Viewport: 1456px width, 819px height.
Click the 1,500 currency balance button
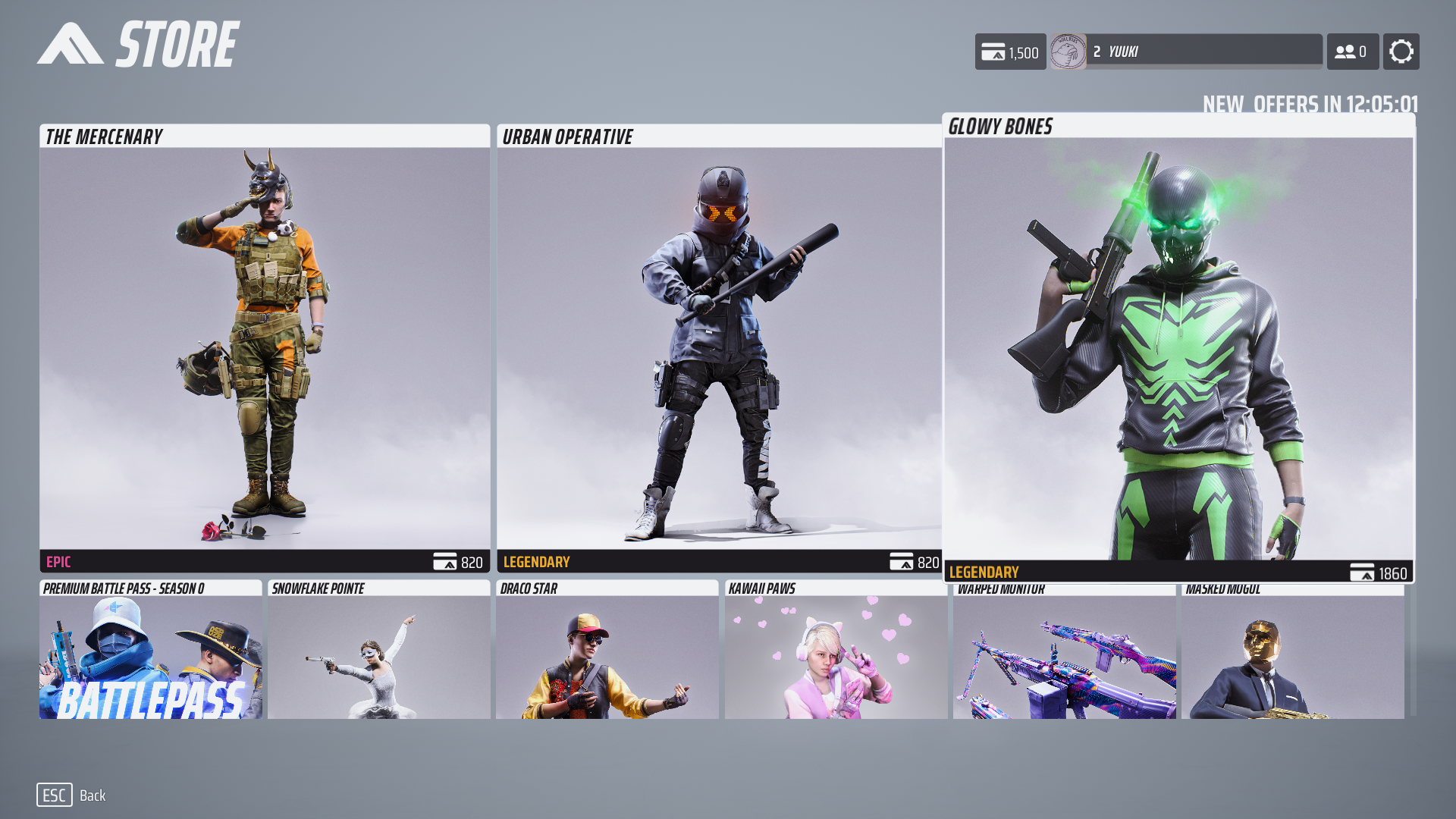coord(1010,52)
